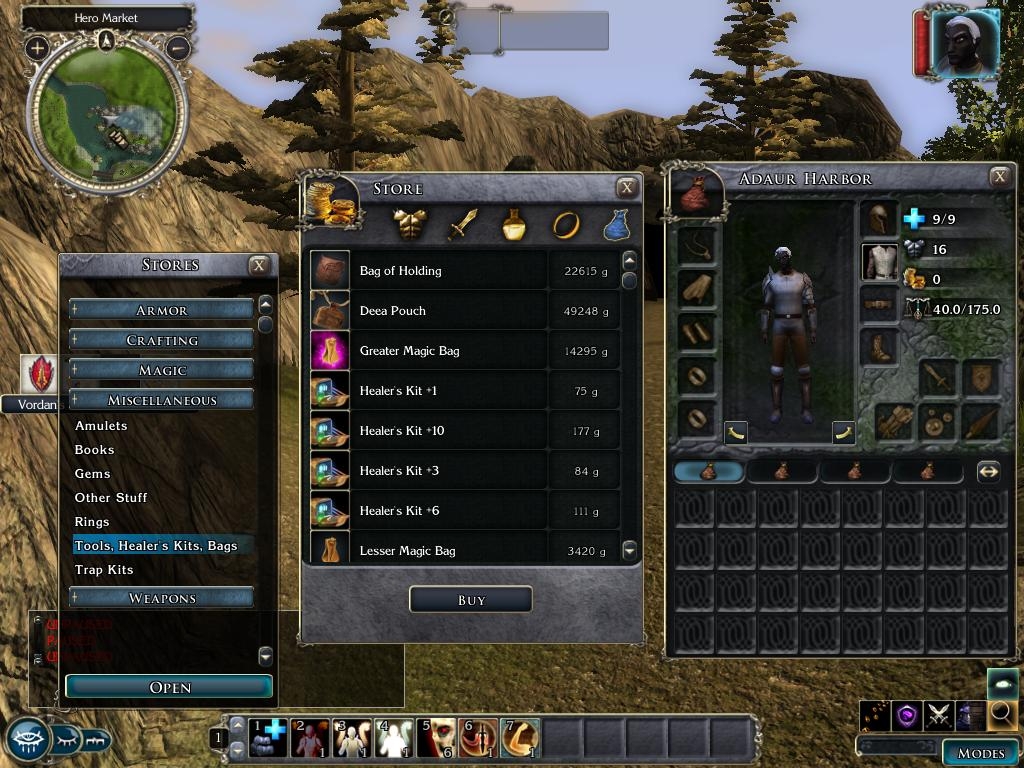Choose the Deea Pouch listing
Image resolution: width=1024 pixels, height=768 pixels.
point(393,311)
